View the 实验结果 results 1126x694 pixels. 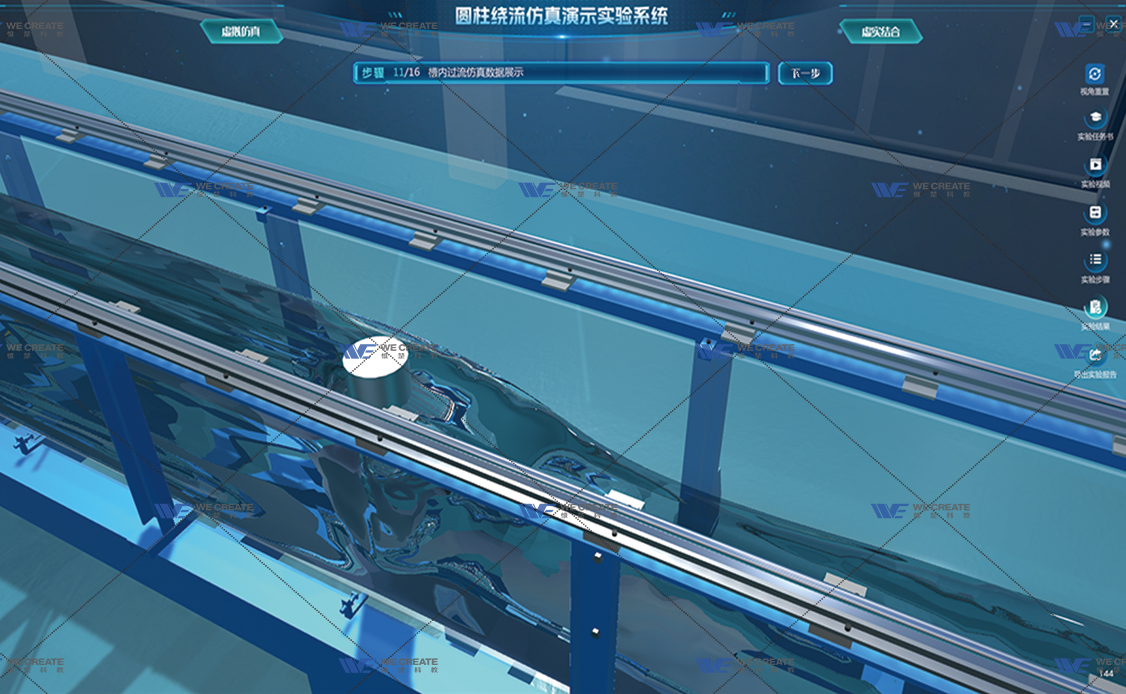(1095, 309)
